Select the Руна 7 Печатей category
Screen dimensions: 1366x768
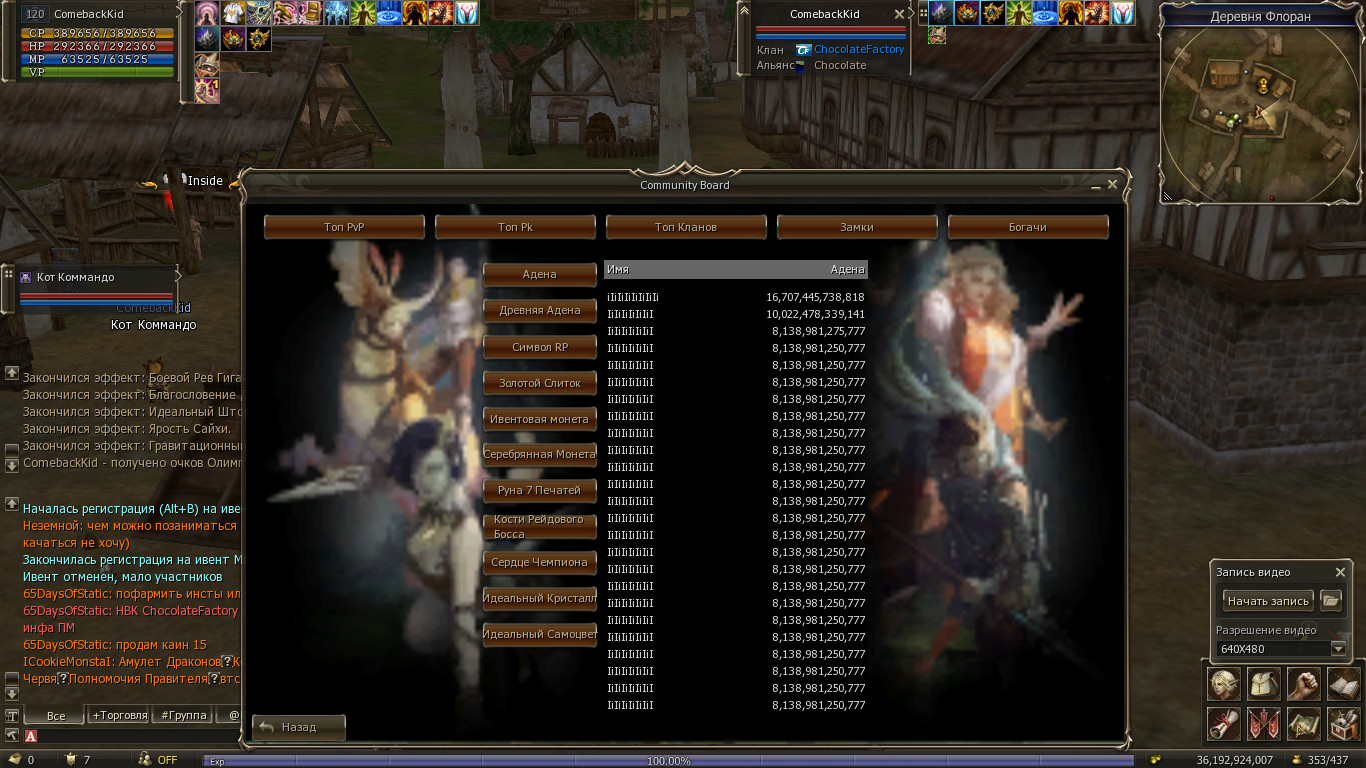tap(540, 490)
